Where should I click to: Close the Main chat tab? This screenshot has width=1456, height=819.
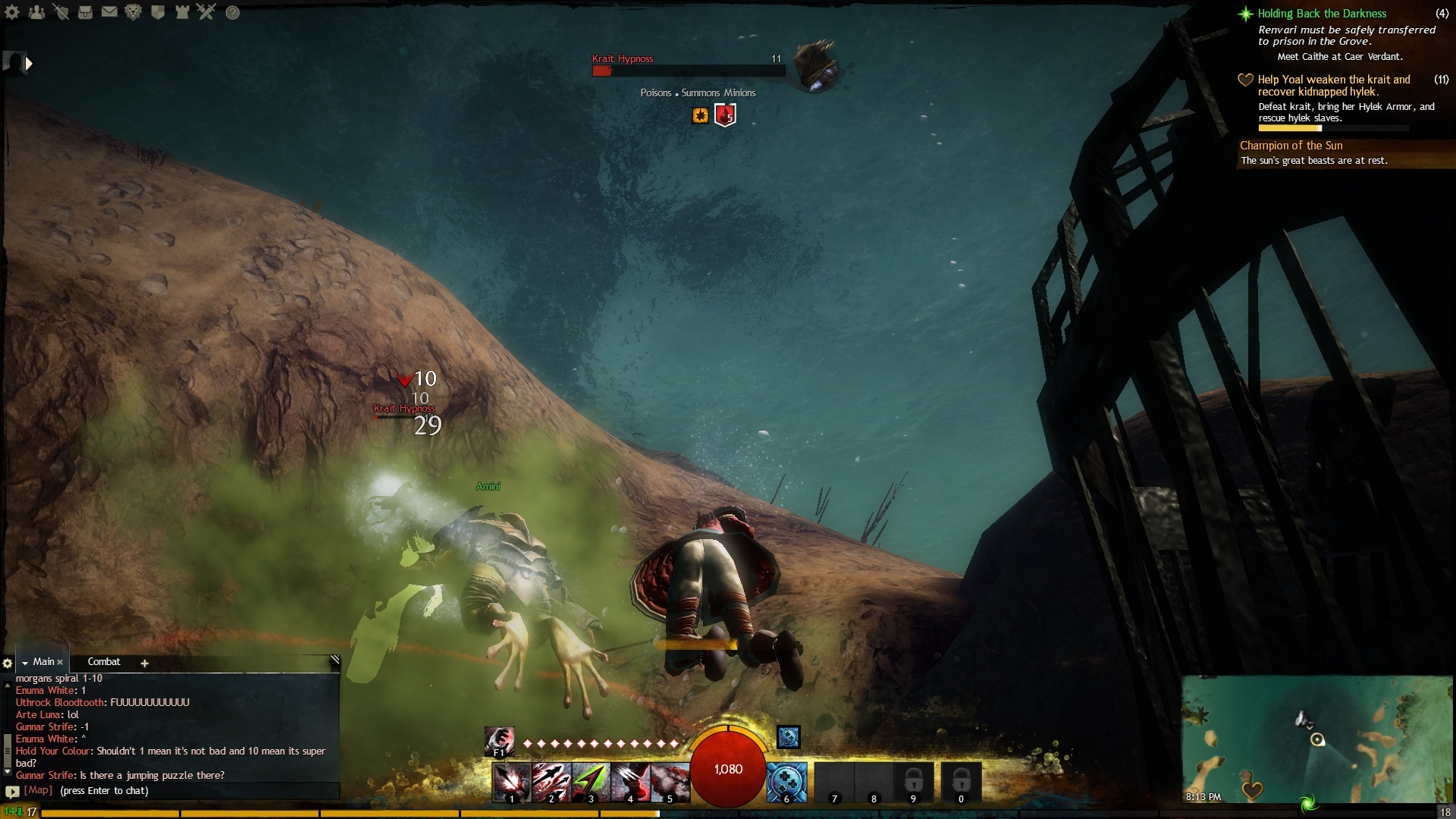tap(60, 663)
